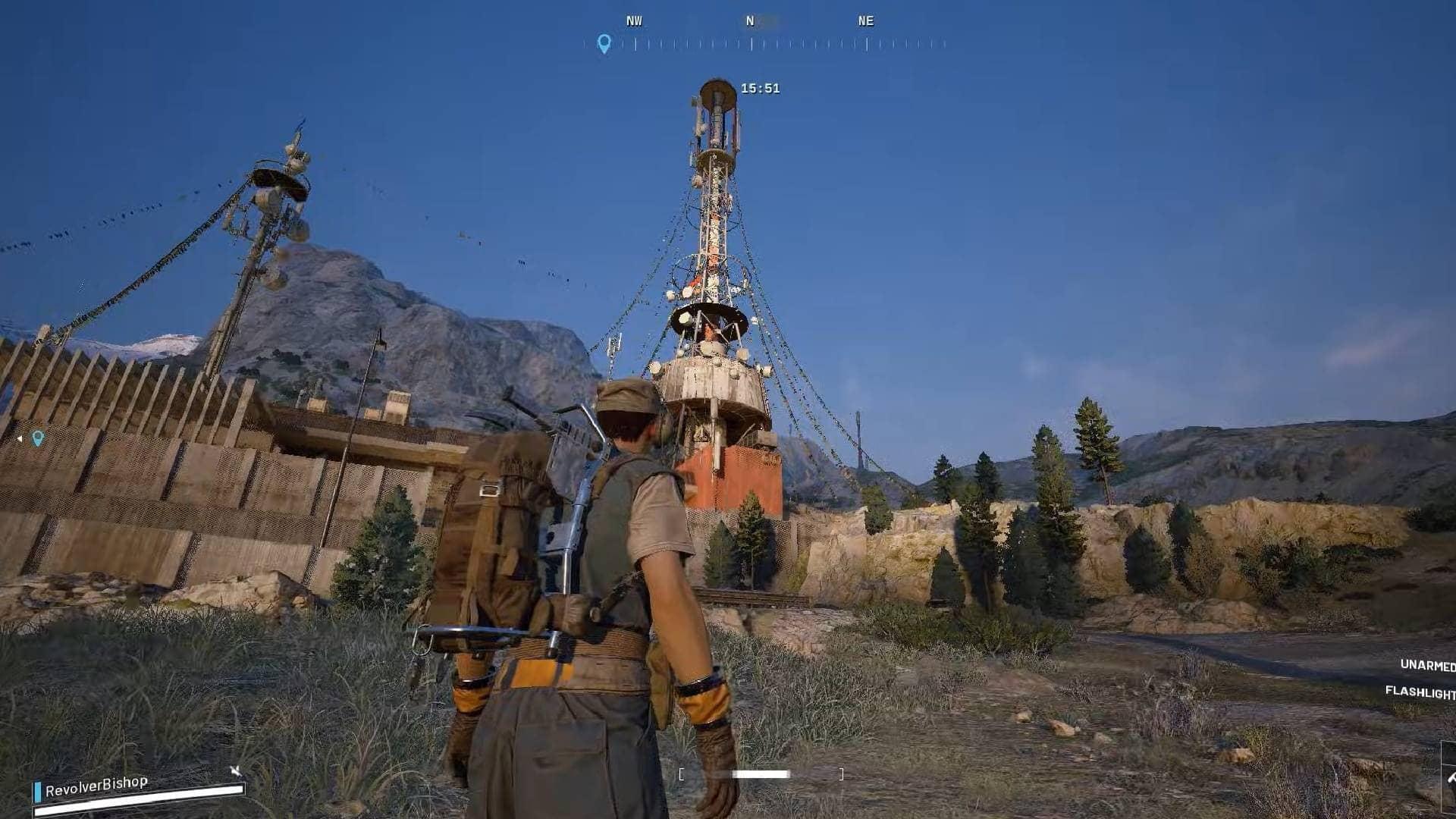Click the compass N heading marker
1456x819 pixels.
[750, 21]
